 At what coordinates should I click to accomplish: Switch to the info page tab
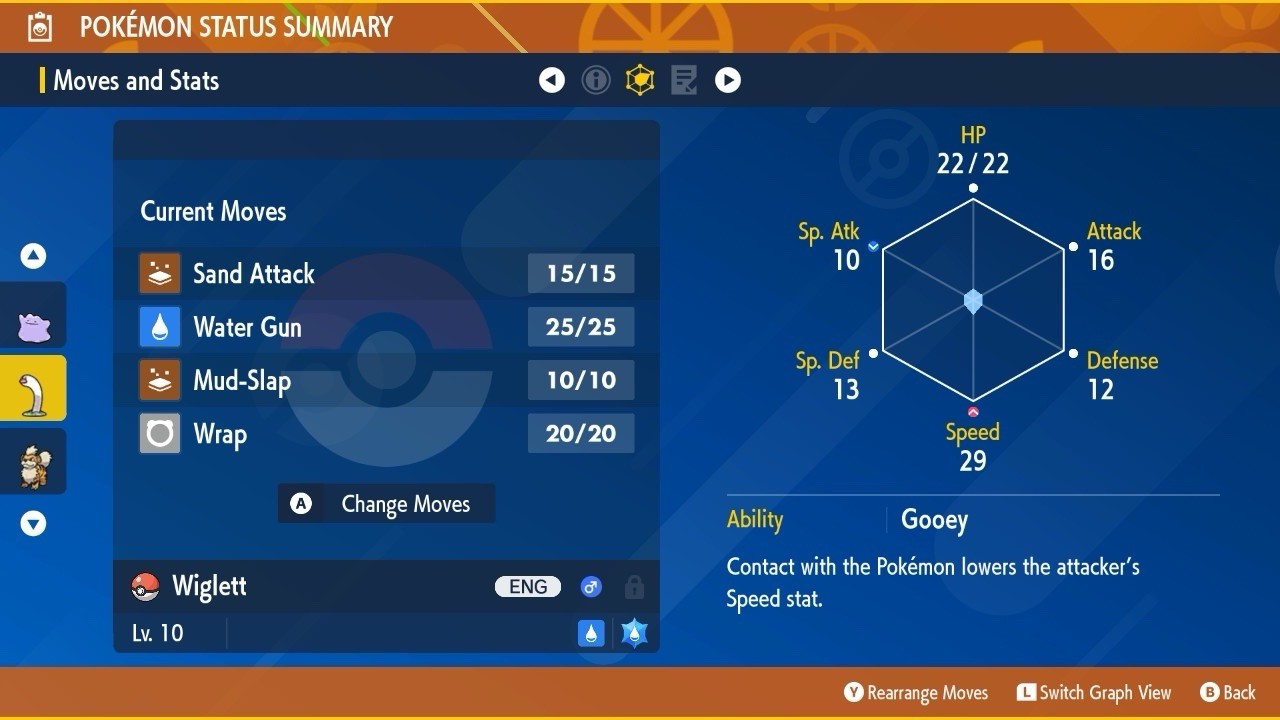click(x=596, y=80)
